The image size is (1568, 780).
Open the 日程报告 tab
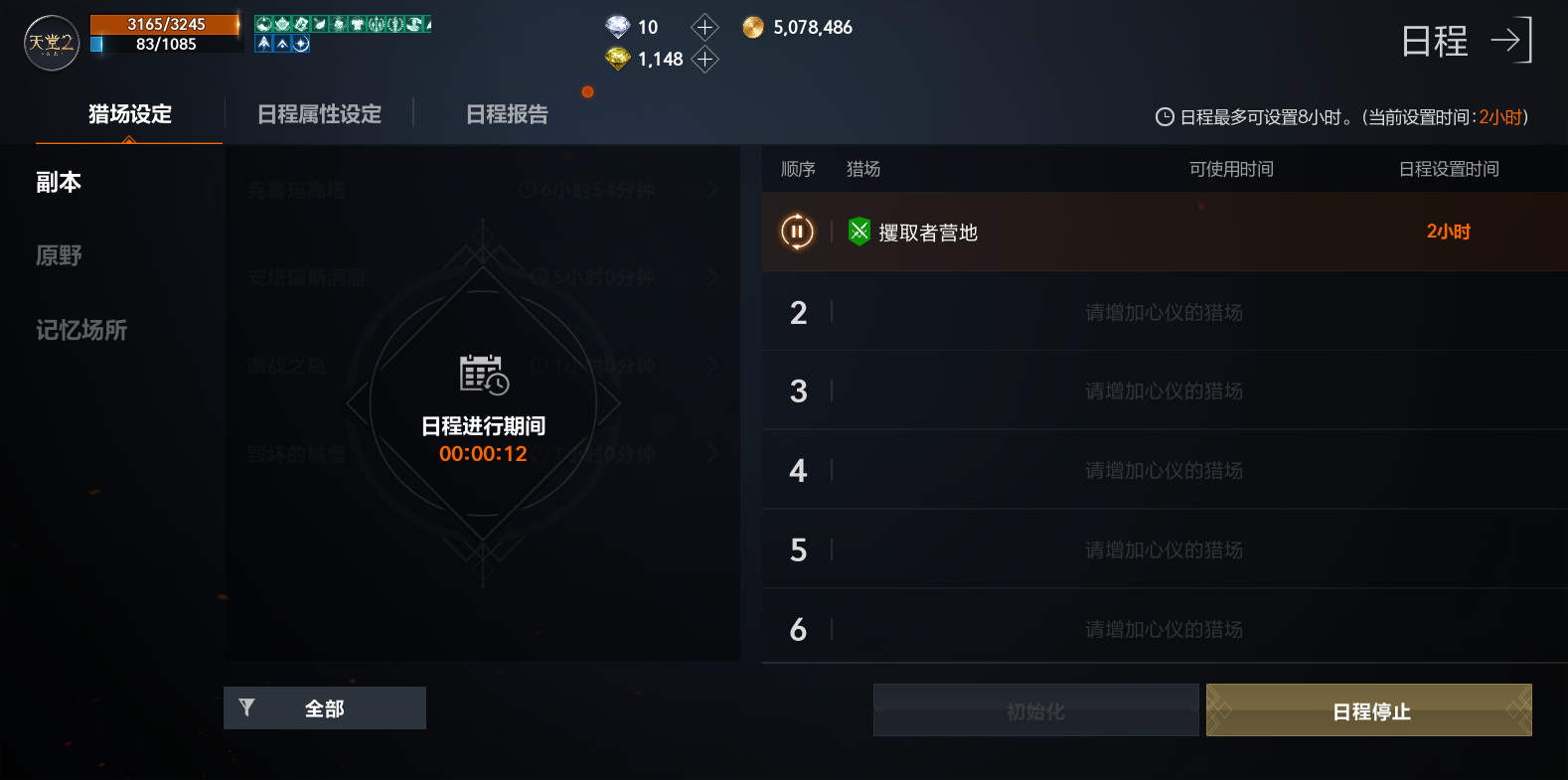[505, 114]
